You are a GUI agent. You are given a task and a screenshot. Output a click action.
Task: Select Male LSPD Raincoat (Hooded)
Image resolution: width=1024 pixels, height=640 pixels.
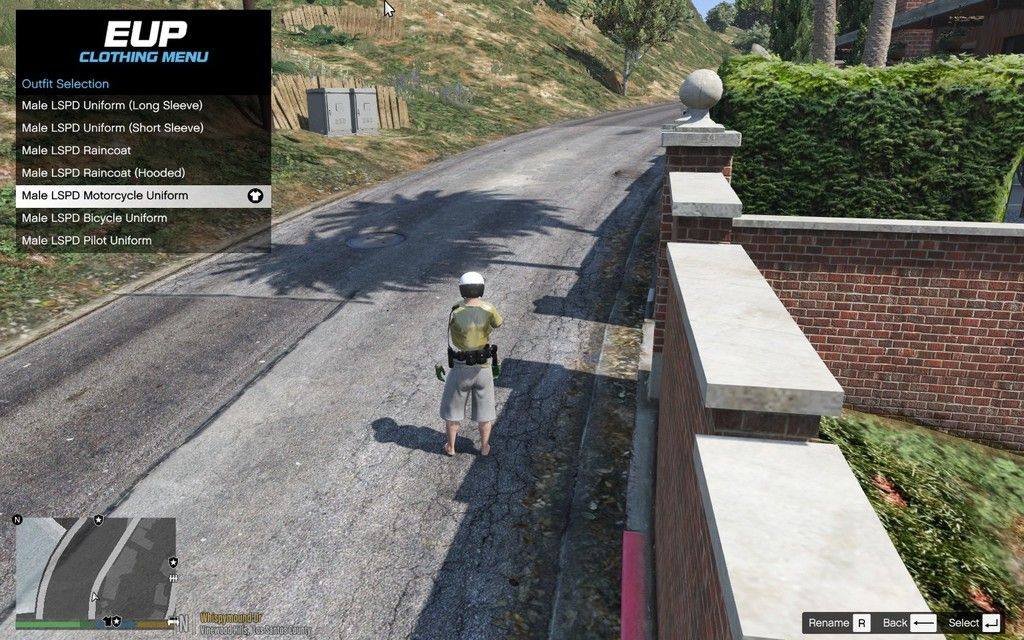tap(103, 173)
